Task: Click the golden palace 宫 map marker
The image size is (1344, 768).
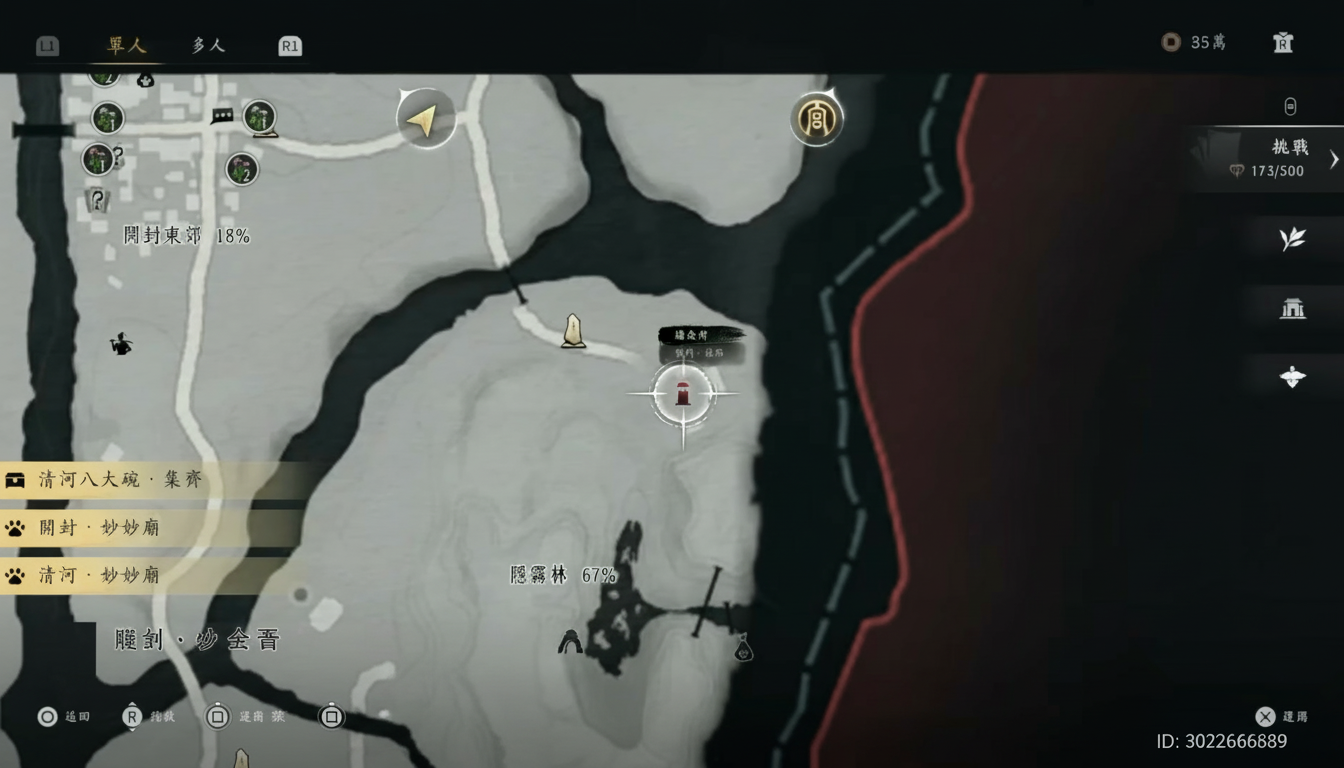Action: pyautogui.click(x=817, y=118)
